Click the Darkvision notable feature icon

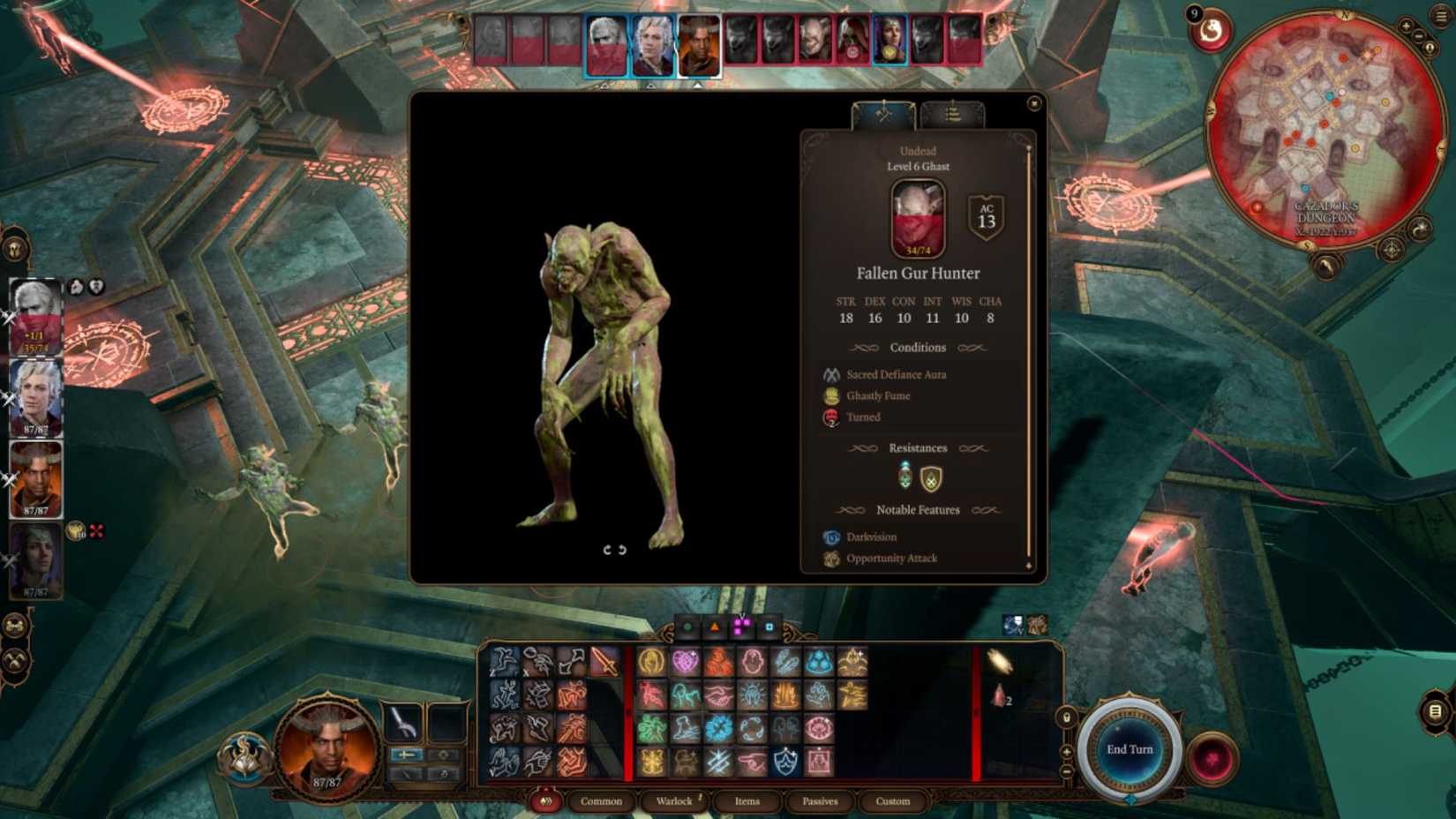tap(830, 537)
